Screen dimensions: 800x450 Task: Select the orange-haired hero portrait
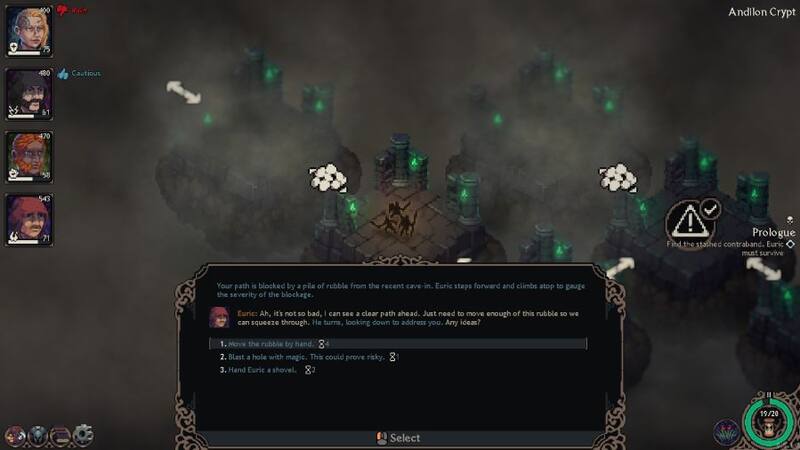pyautogui.click(x=25, y=157)
